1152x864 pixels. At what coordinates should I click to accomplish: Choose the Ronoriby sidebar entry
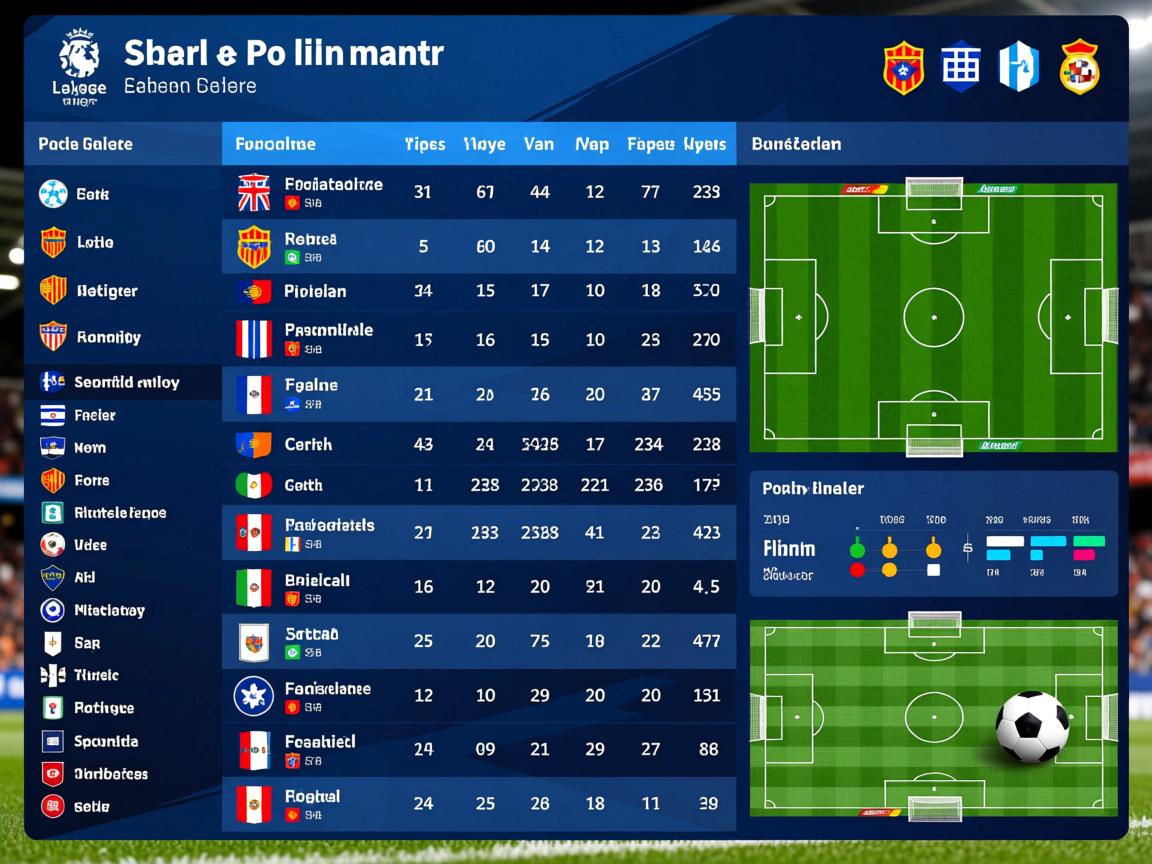click(x=107, y=337)
